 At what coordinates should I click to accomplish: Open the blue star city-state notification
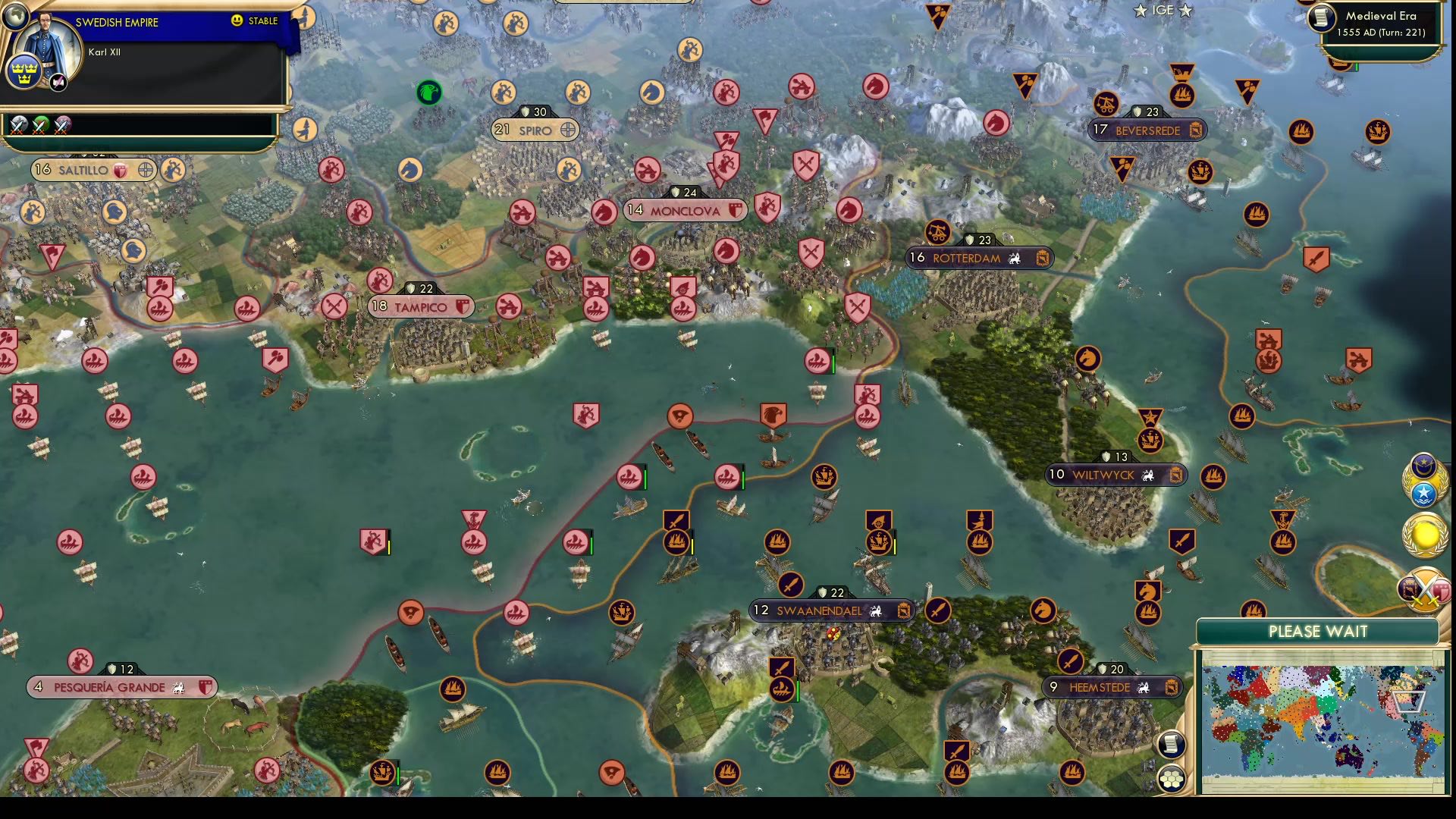1424,493
